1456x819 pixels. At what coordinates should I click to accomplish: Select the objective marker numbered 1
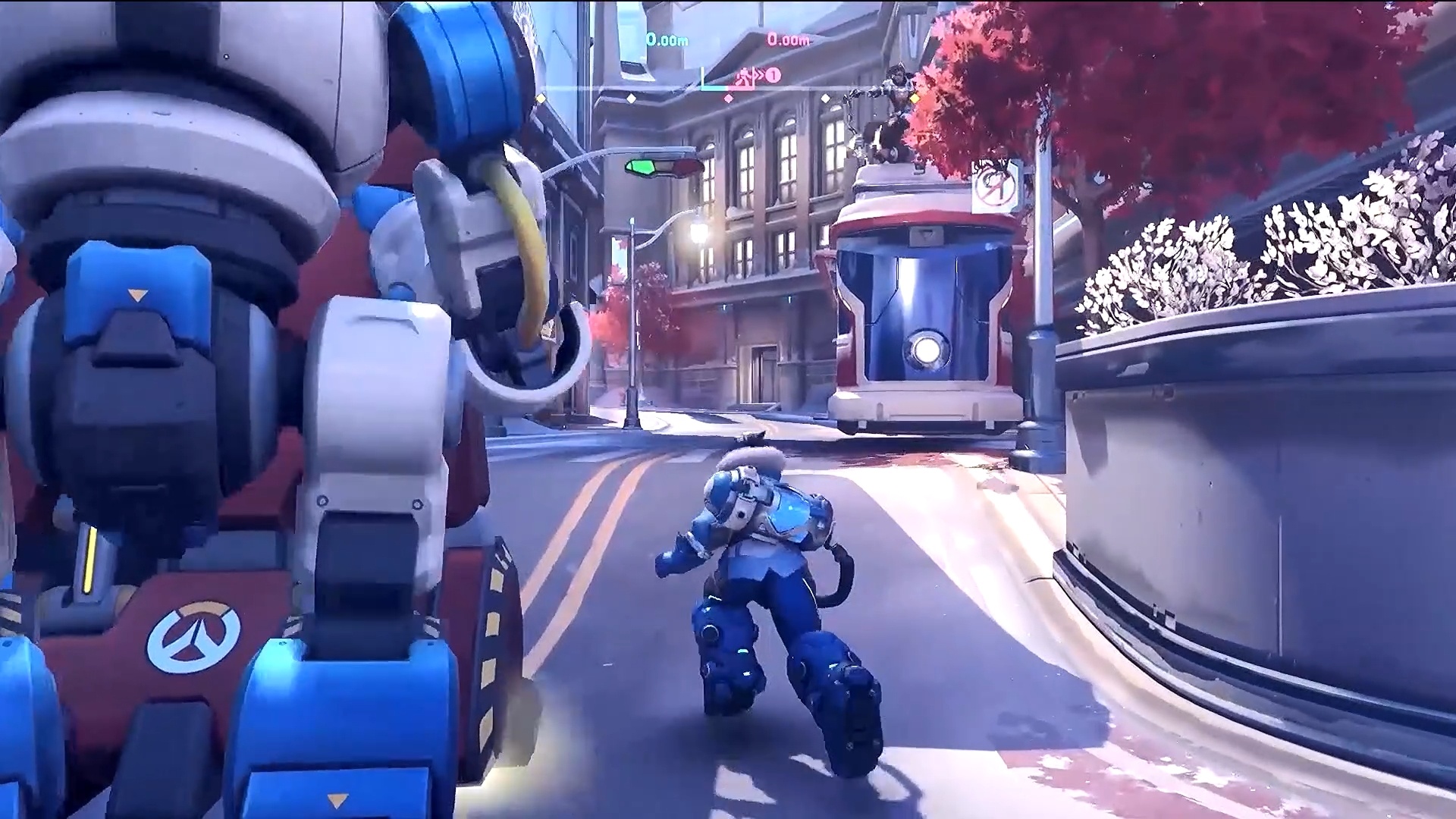click(772, 75)
